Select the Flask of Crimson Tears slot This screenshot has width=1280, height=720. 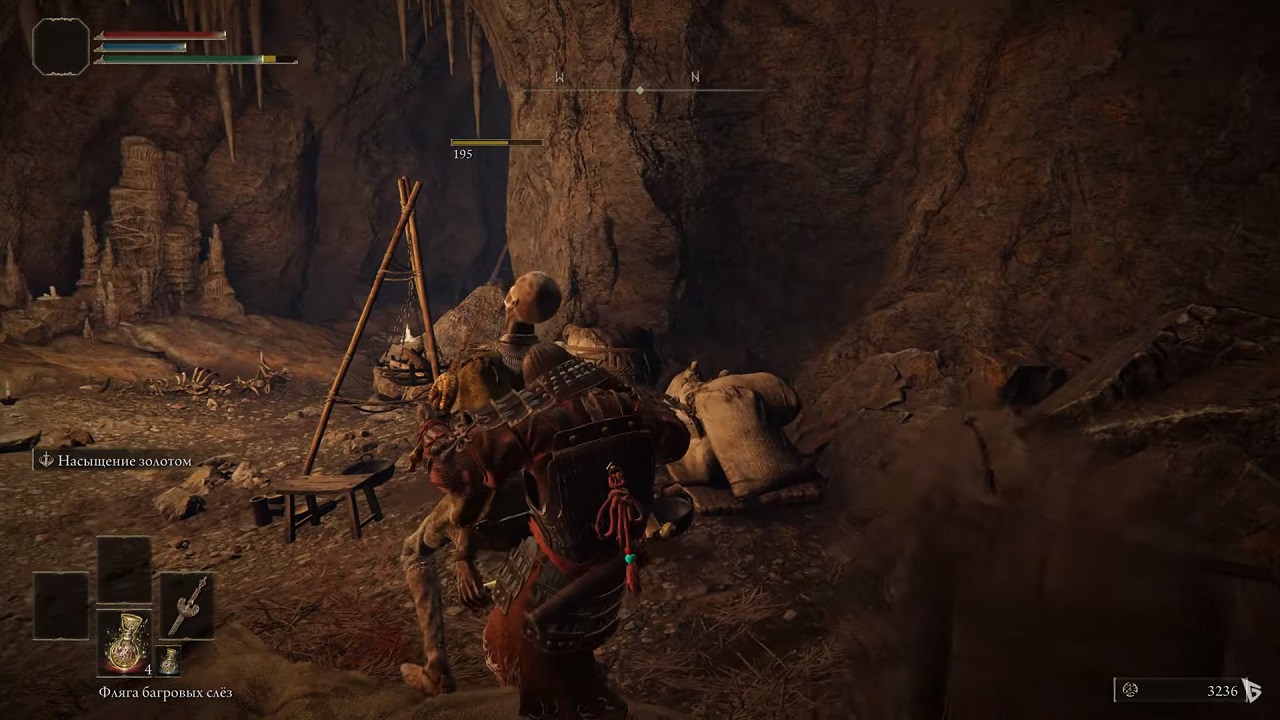125,642
